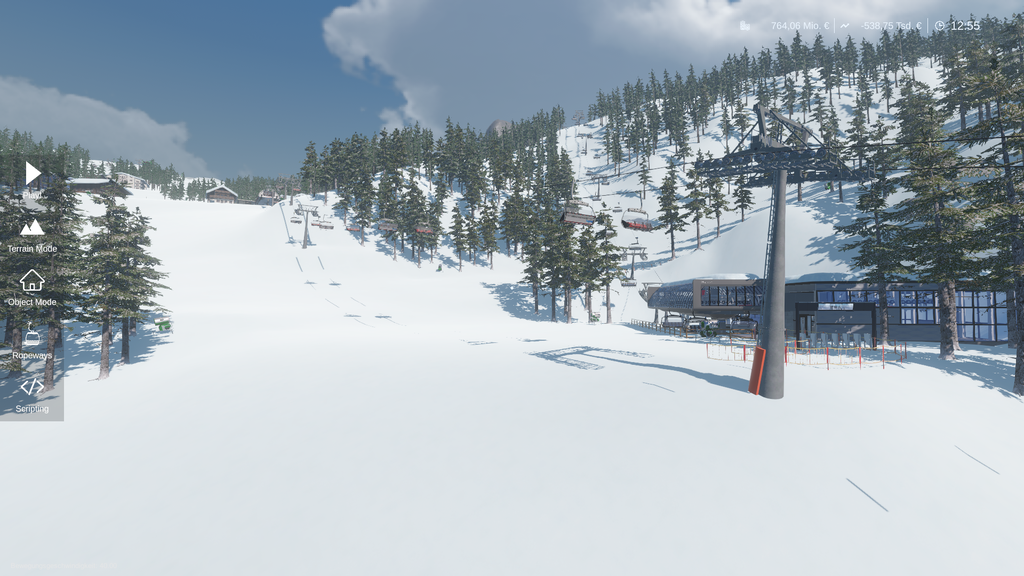Click the profit trend graph icon
Screen dimensions: 1024x576
(845, 26)
